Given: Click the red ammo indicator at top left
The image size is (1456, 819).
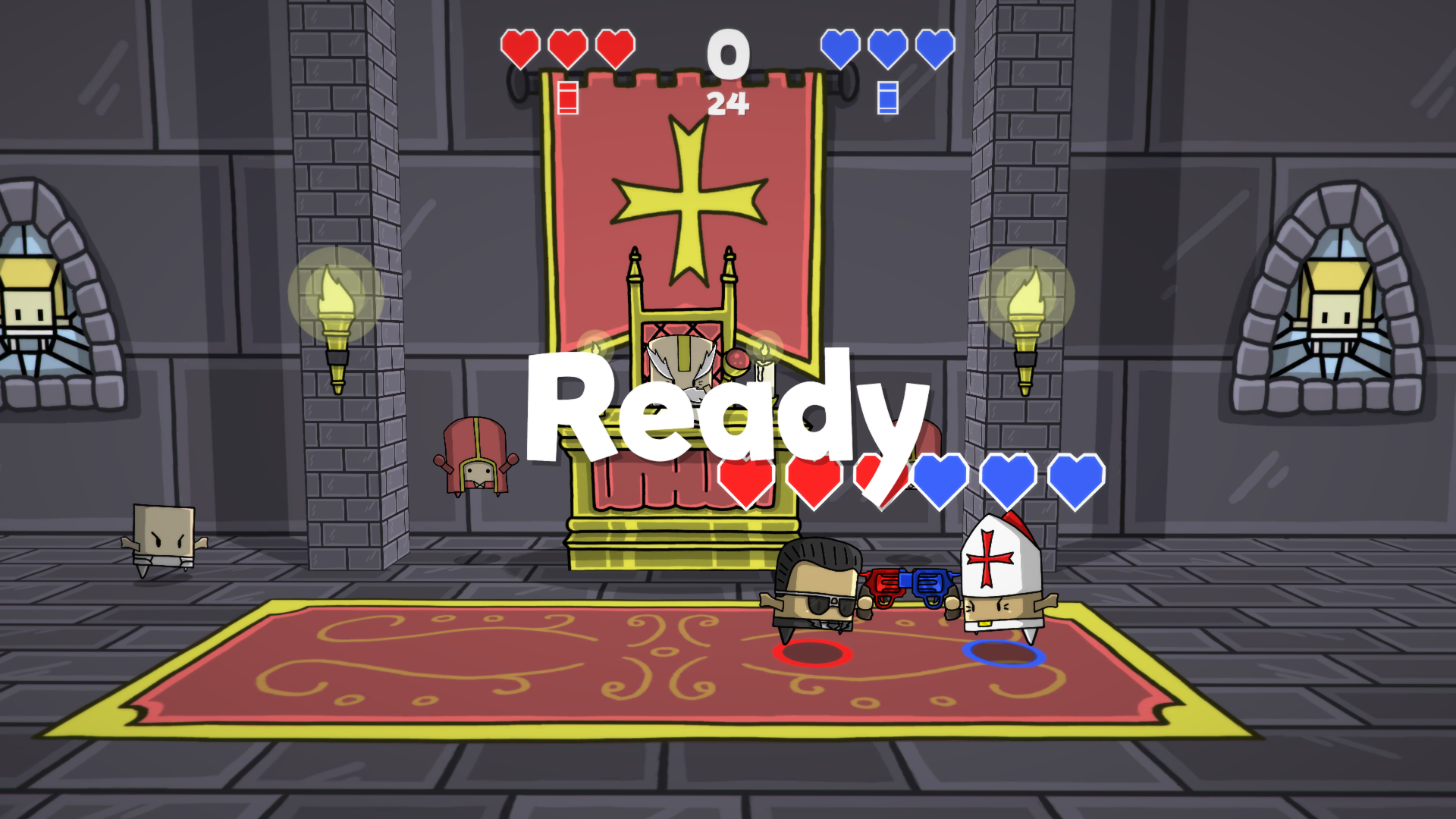Looking at the screenshot, I should tap(566, 99).
